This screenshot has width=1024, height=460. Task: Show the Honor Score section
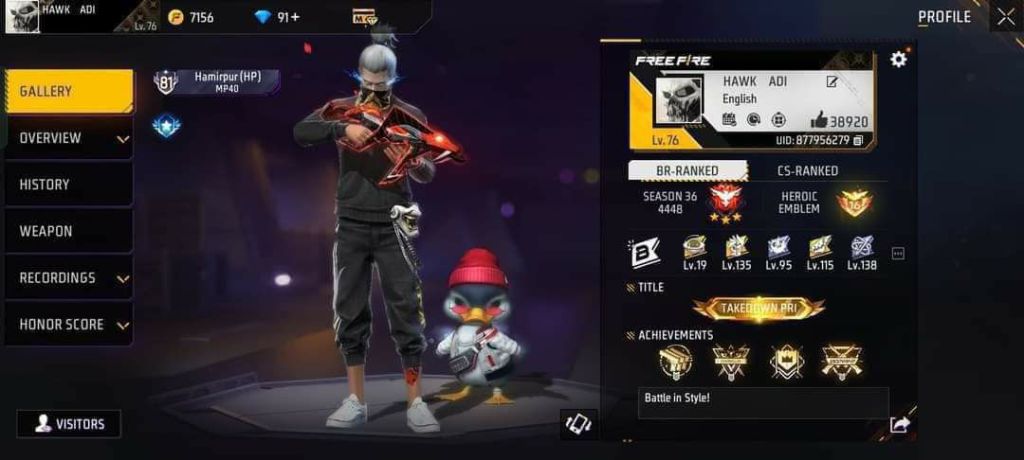pyautogui.click(x=68, y=325)
